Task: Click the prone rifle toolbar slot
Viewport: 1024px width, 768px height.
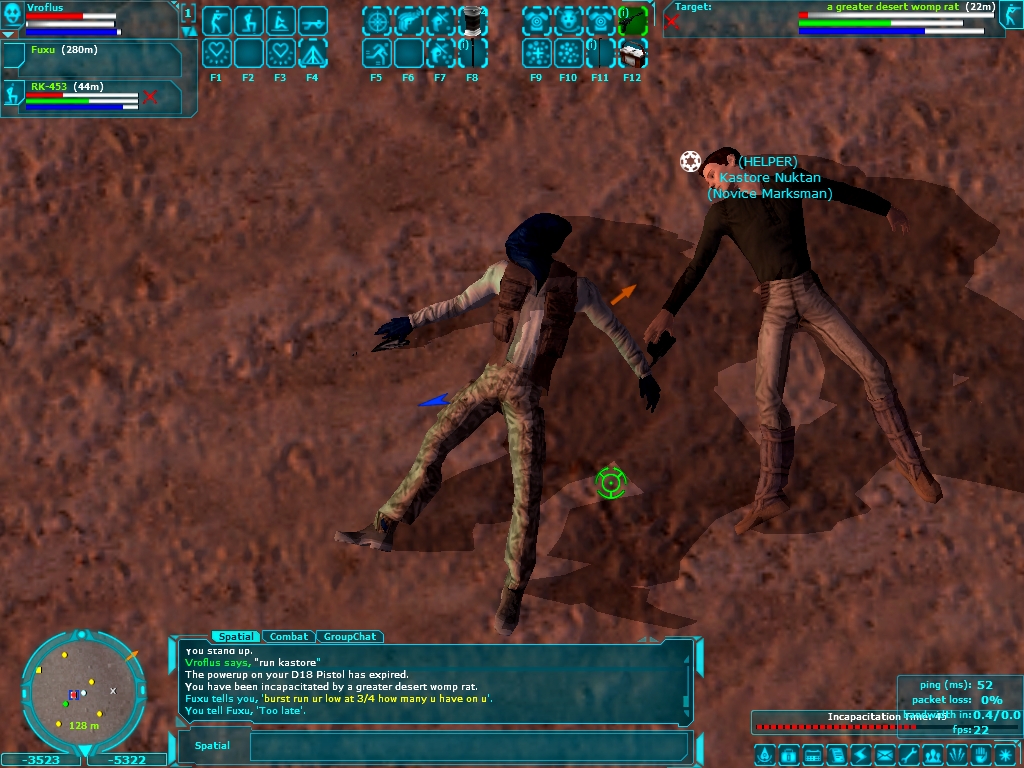Action: pos(312,21)
